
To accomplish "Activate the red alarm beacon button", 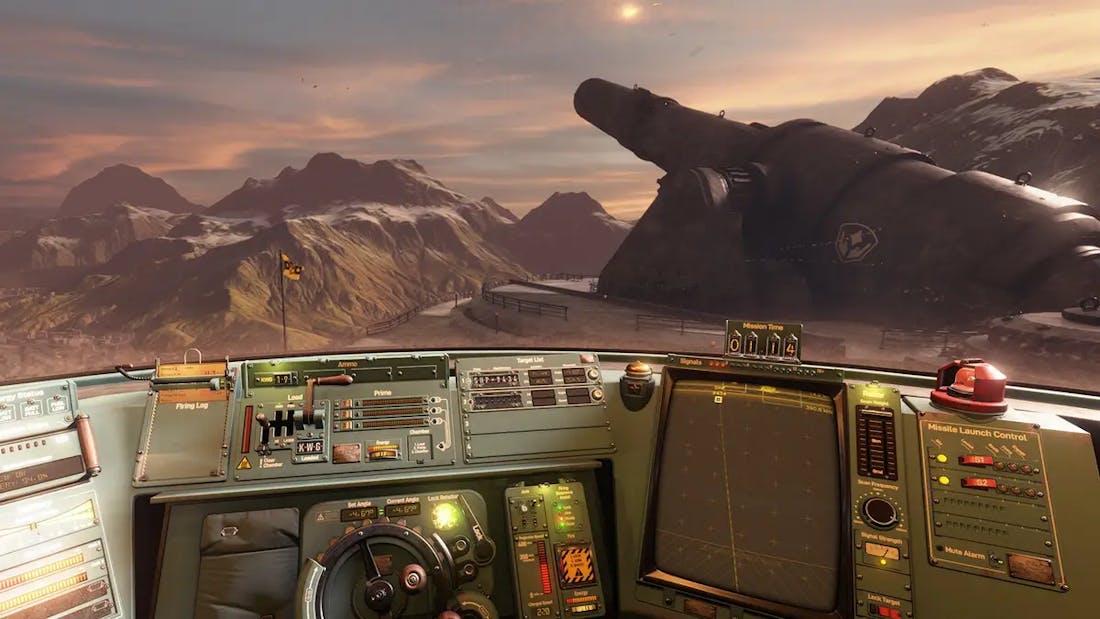I will tap(968, 385).
